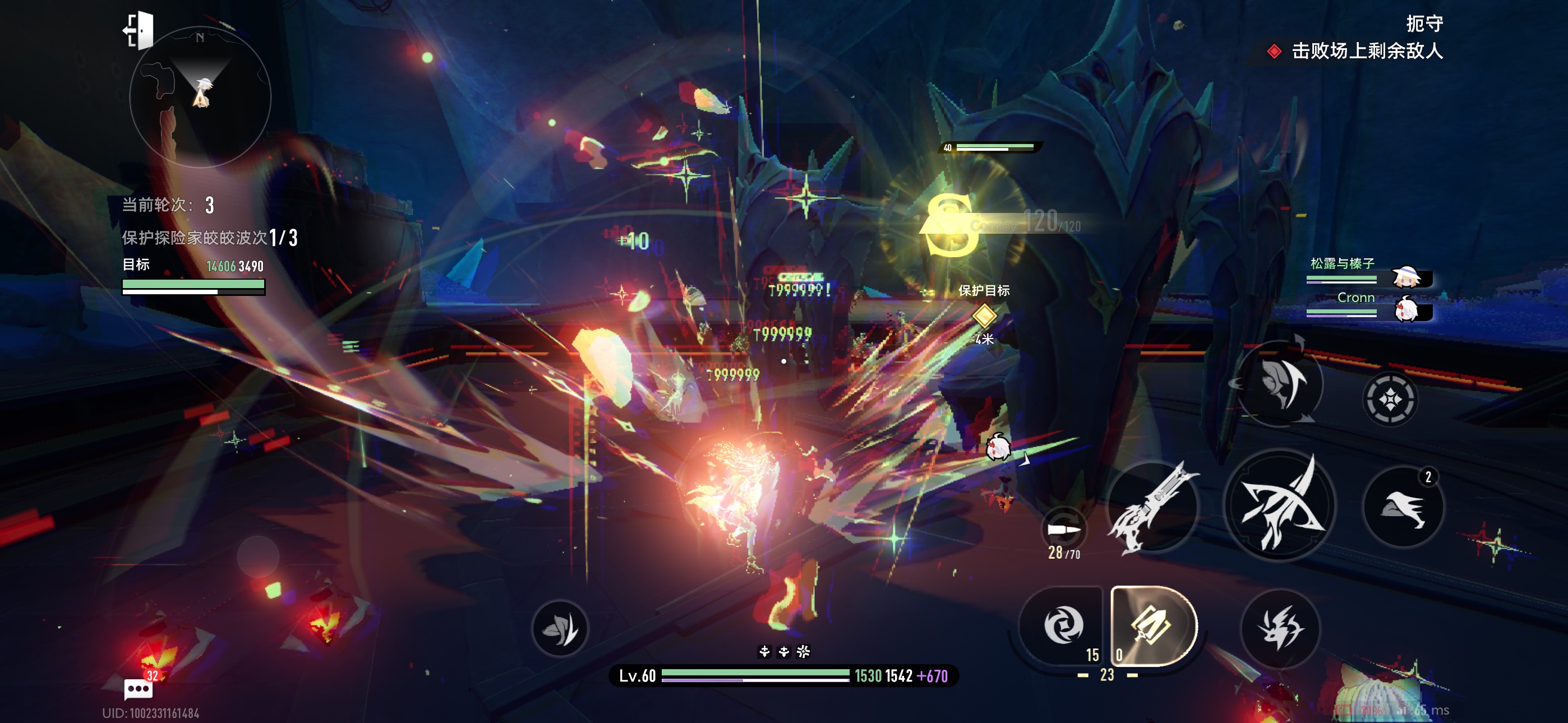Use the highlighted golden ultimate skill

pyautogui.click(x=1152, y=625)
